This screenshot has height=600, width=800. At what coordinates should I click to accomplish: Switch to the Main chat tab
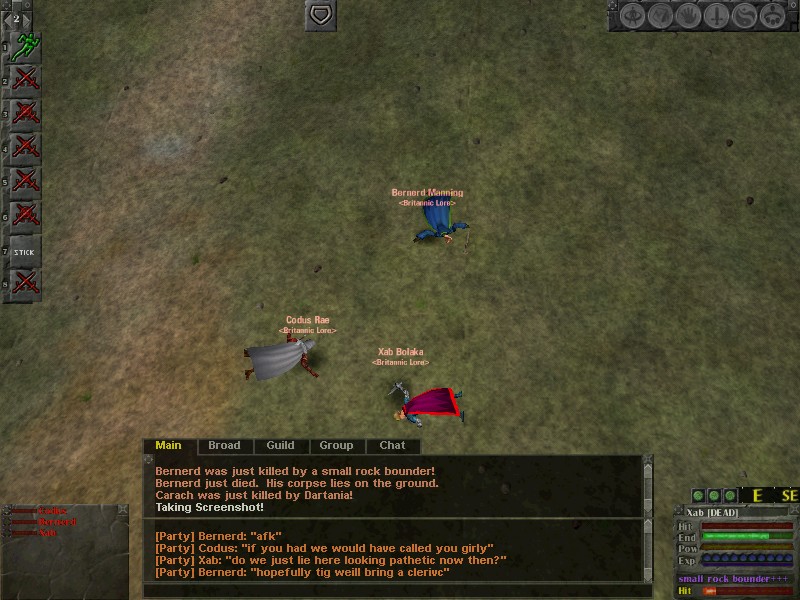pyautogui.click(x=169, y=445)
